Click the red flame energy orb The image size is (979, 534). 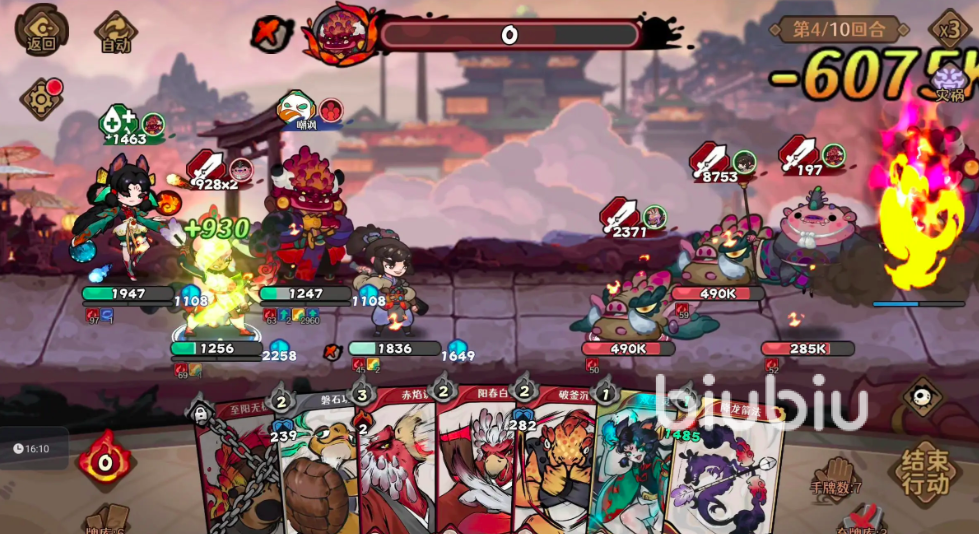tap(105, 459)
